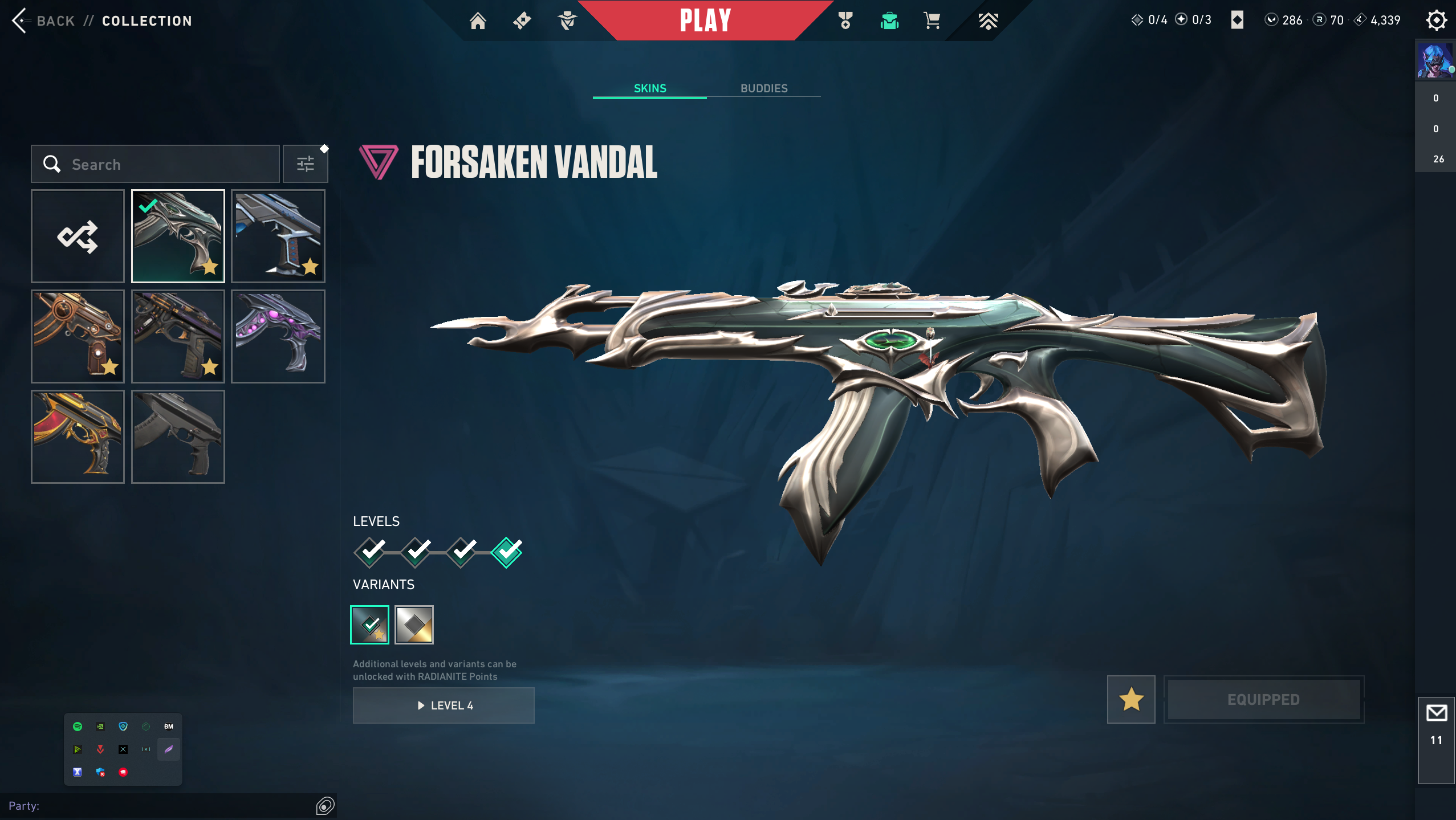Start matchmaking with the PLAY button

click(705, 21)
